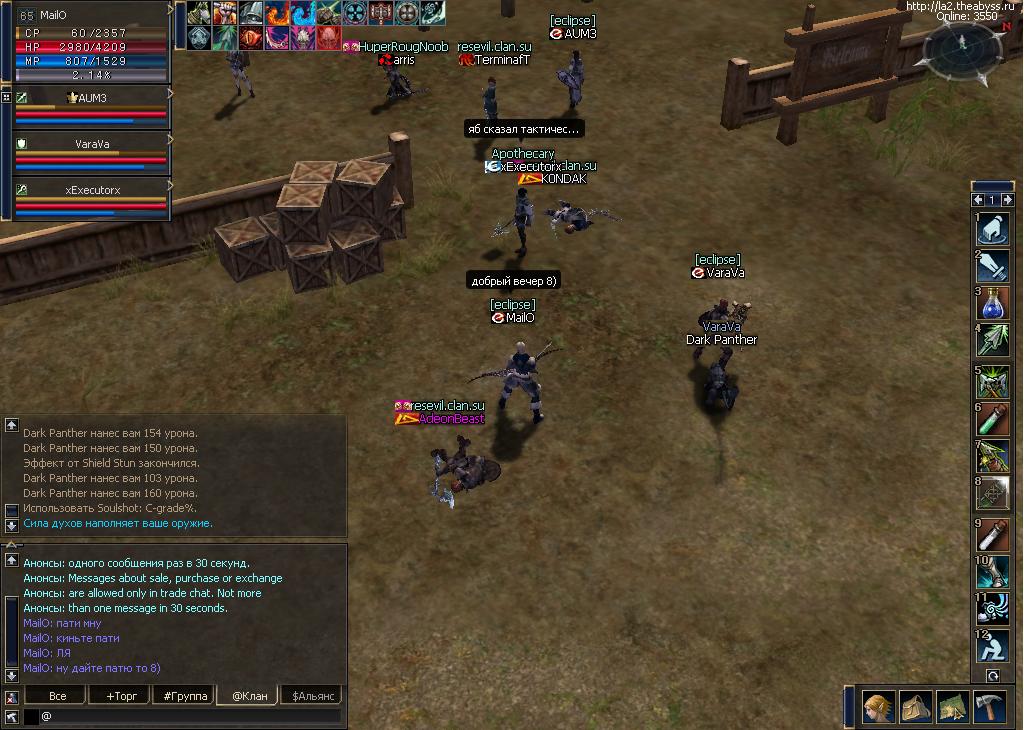
Task: Use the green vial item in slot 6
Action: point(993,419)
